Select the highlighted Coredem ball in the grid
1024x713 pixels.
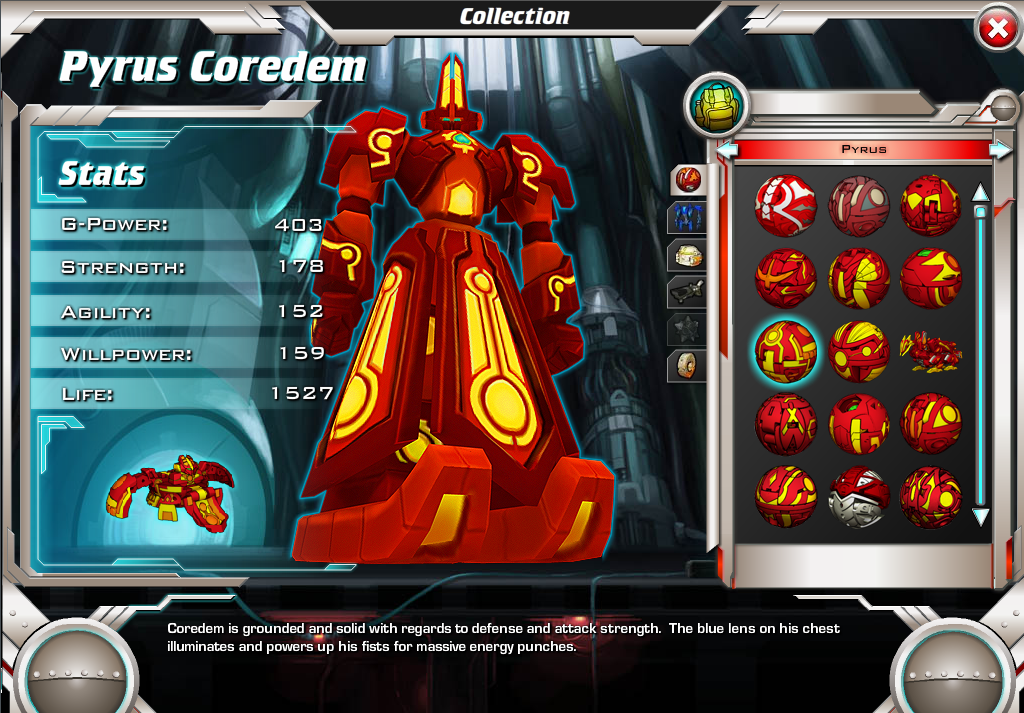point(785,351)
